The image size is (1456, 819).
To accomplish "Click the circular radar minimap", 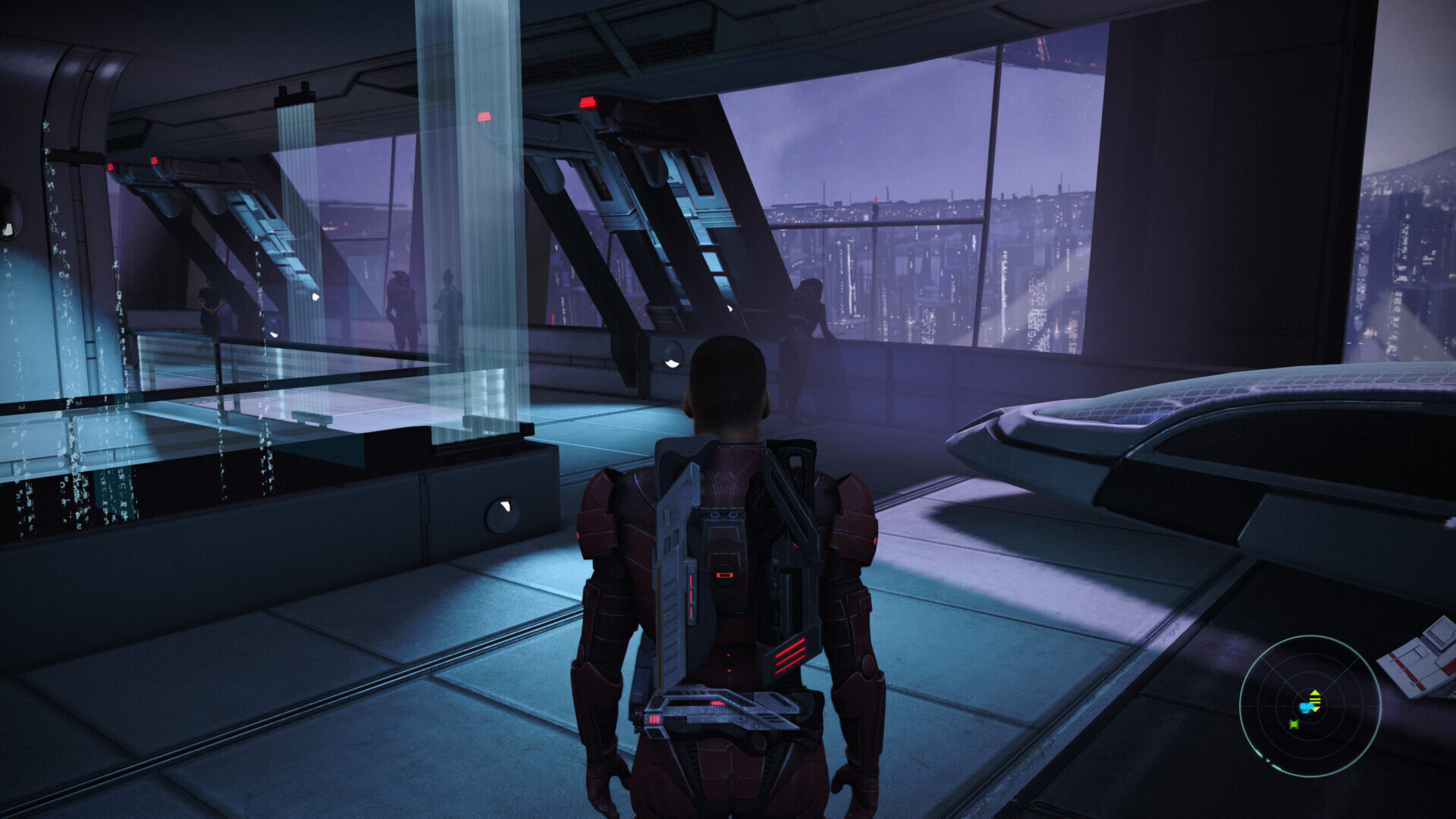I will tap(1310, 705).
